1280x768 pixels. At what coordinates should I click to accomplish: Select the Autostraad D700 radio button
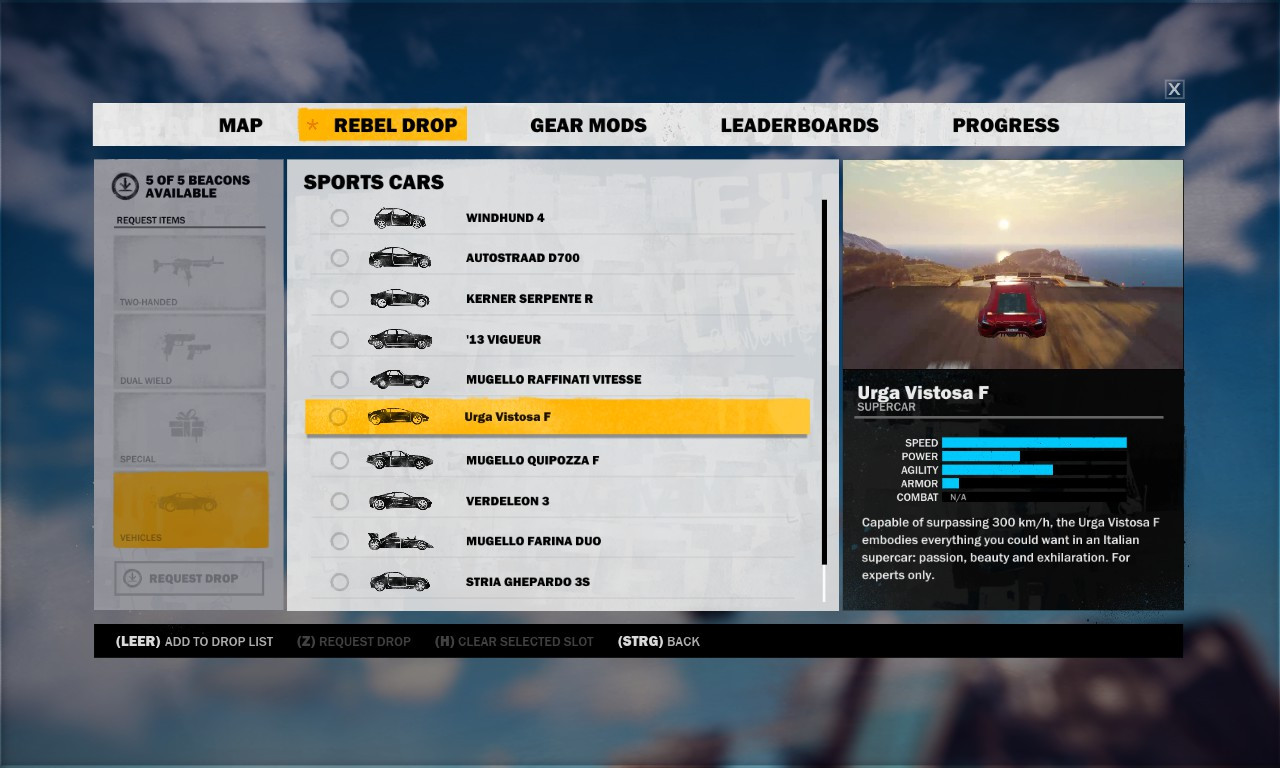340,258
